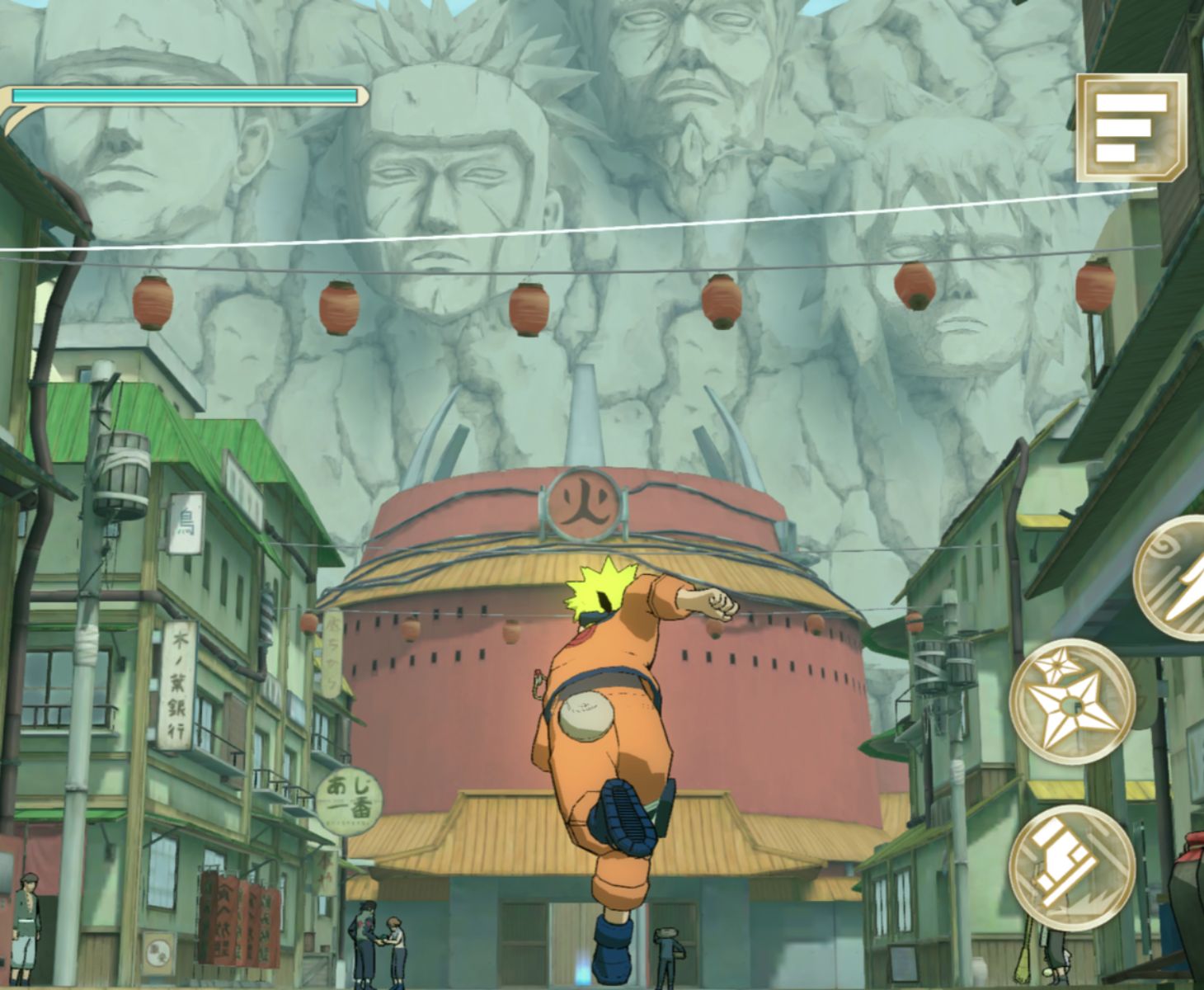Open the three-bar menu button
The width and height of the screenshot is (1204, 990).
[x=1131, y=128]
